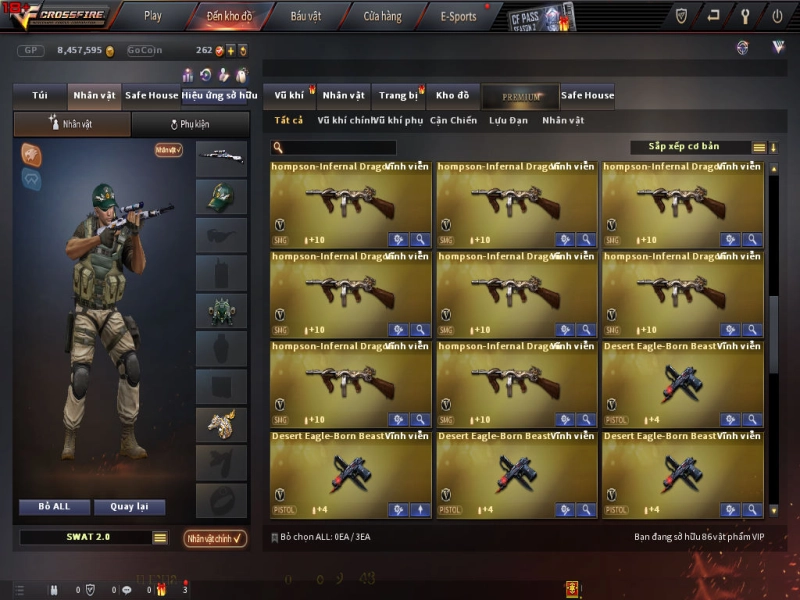
Task: Filter items by Vũ khí chính
Action: pyautogui.click(x=343, y=121)
